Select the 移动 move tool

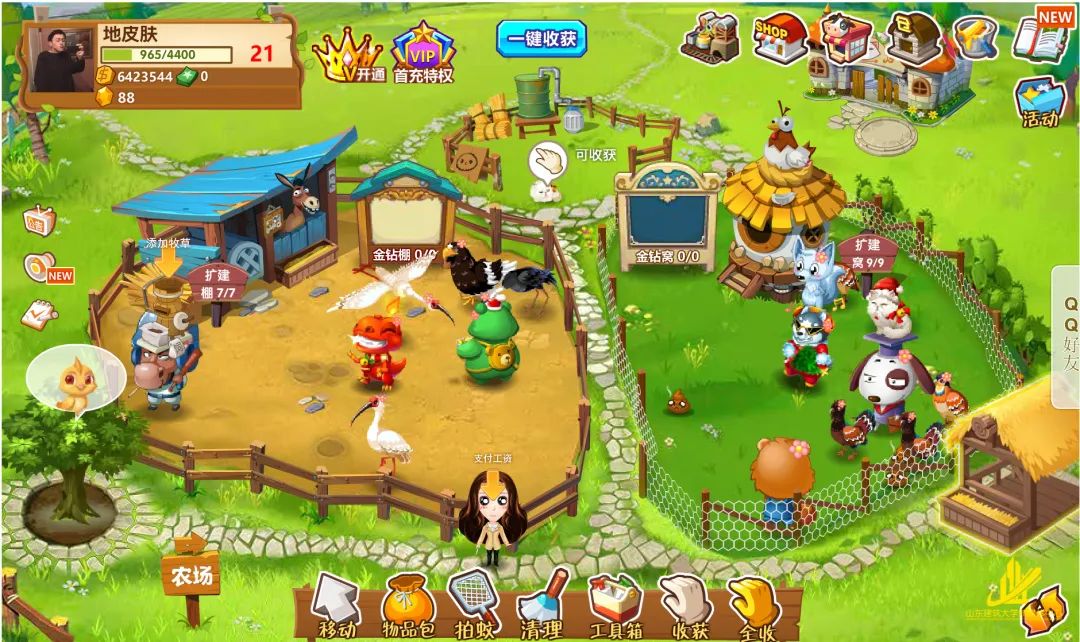coord(336,605)
